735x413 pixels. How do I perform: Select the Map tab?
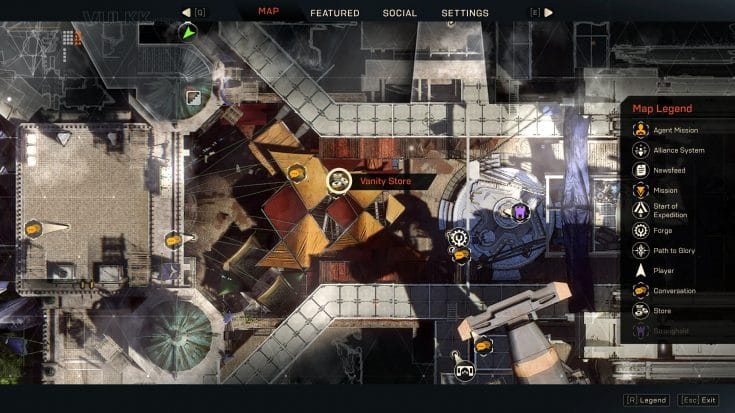coord(269,13)
